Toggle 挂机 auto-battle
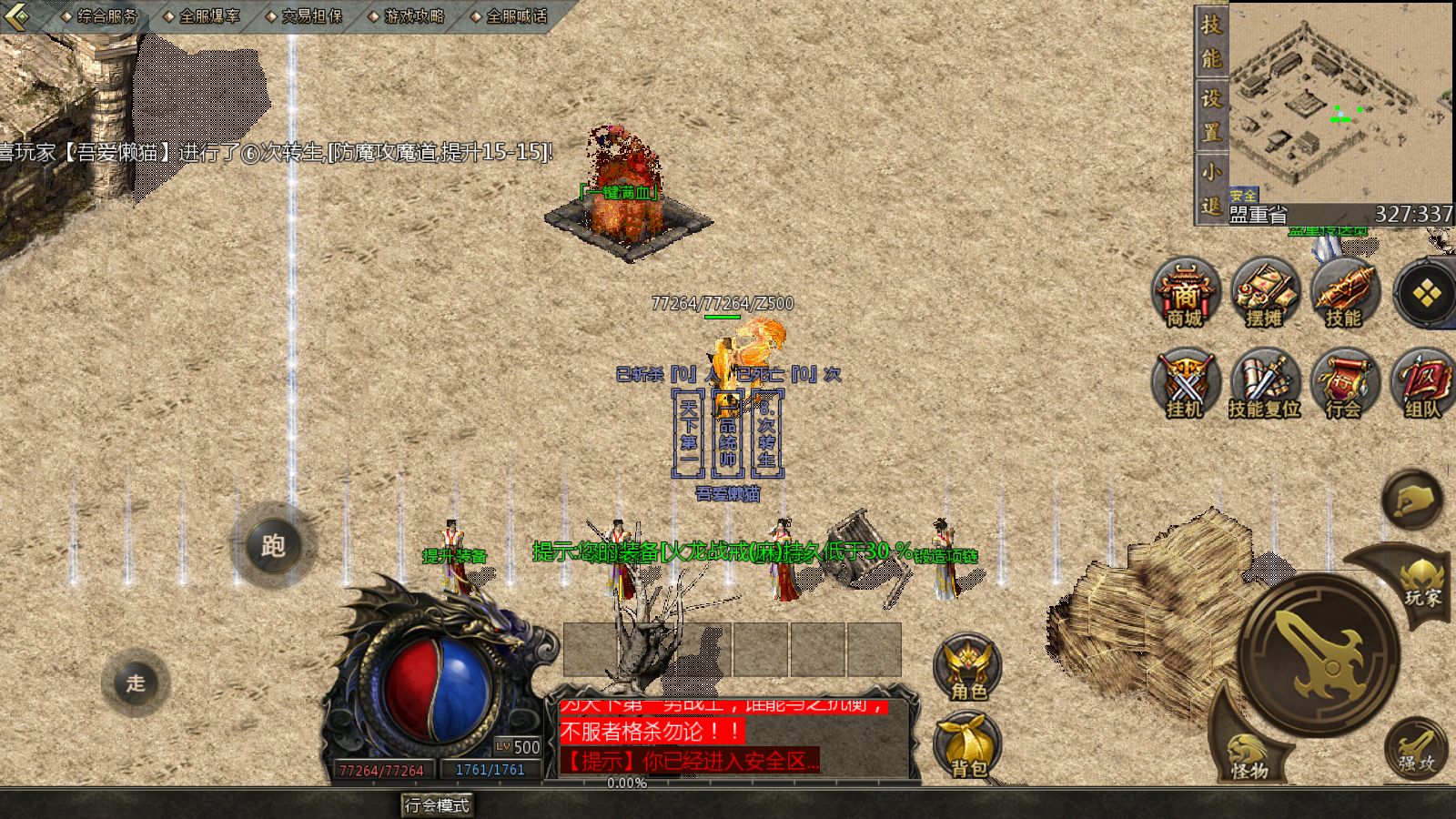This screenshot has height=819, width=1456. coord(1185,383)
